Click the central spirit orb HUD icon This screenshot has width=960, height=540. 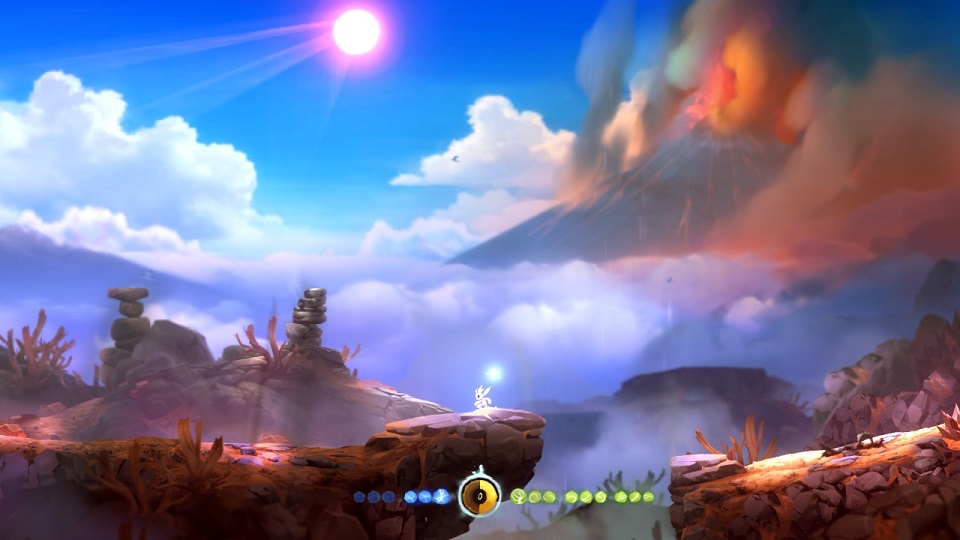click(x=479, y=495)
